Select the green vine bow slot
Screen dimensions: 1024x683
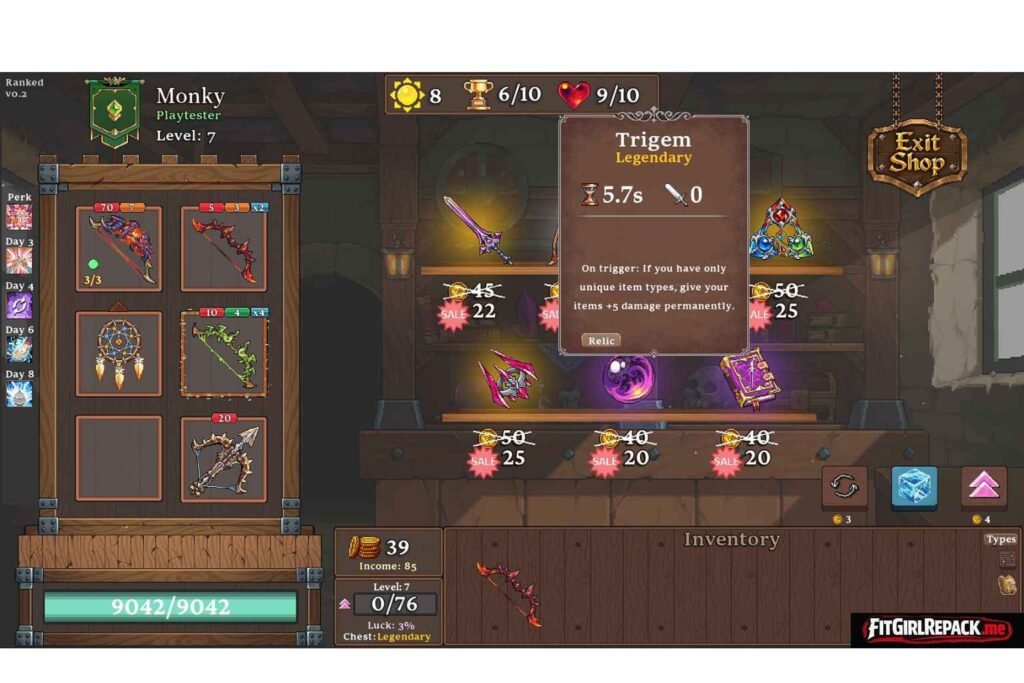click(224, 353)
